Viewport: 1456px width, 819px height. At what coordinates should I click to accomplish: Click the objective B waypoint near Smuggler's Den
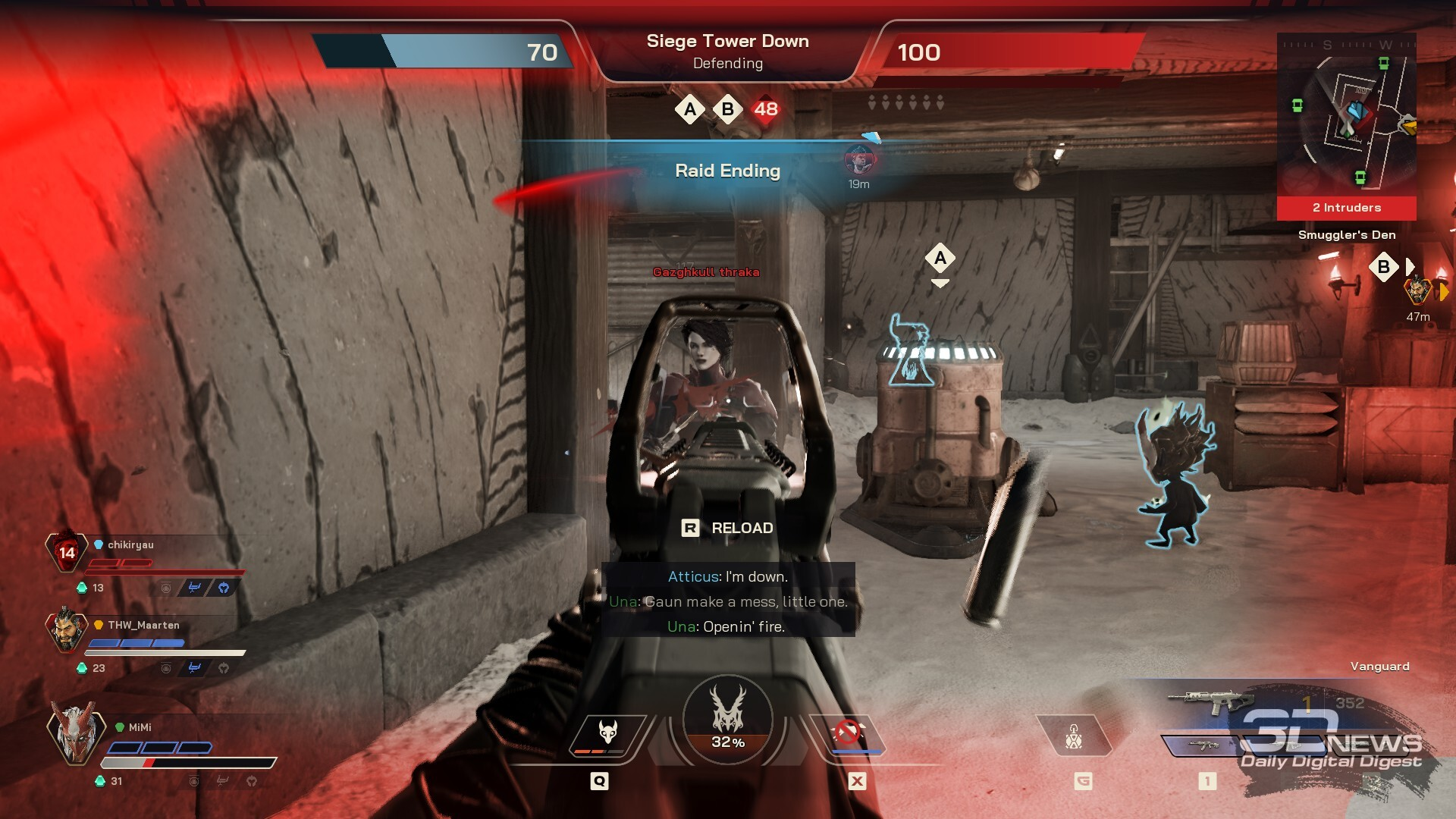coord(1384,267)
